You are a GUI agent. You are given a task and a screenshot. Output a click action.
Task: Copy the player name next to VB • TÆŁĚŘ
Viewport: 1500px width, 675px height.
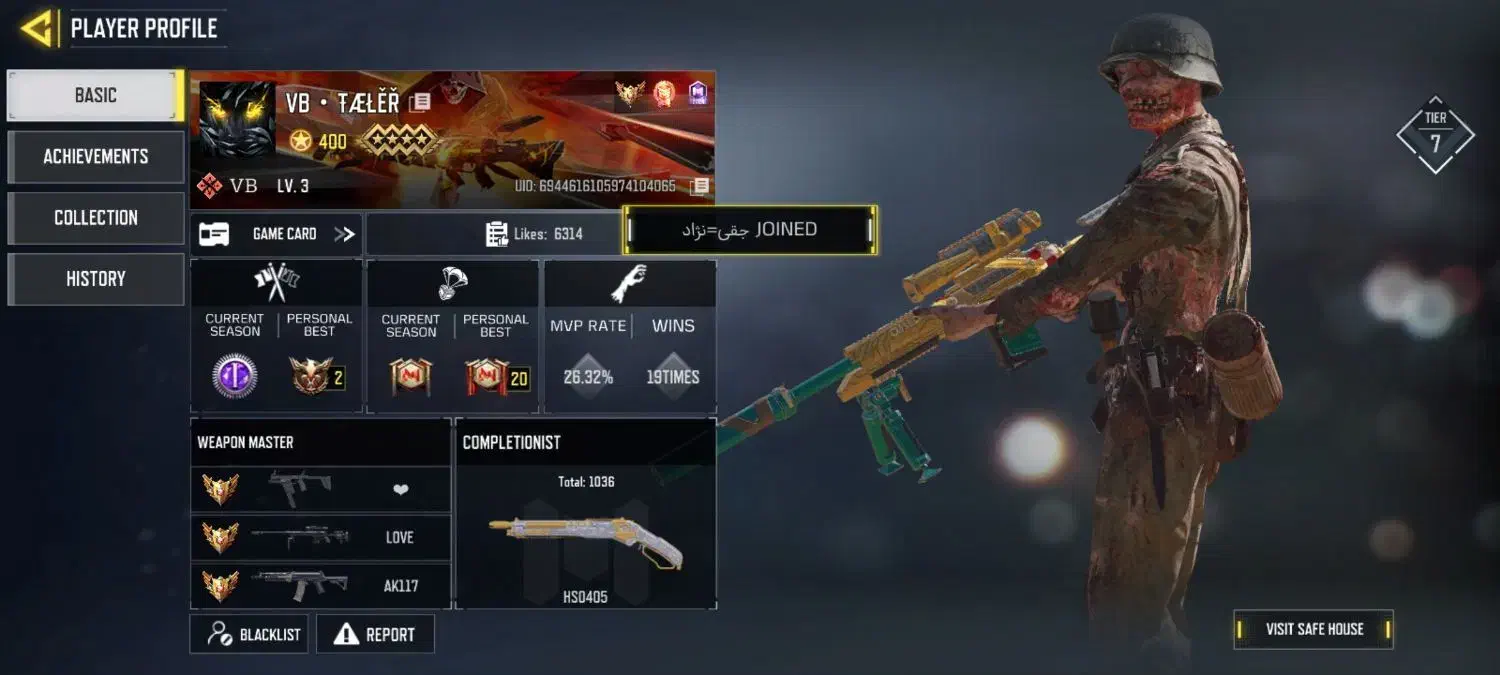(421, 102)
